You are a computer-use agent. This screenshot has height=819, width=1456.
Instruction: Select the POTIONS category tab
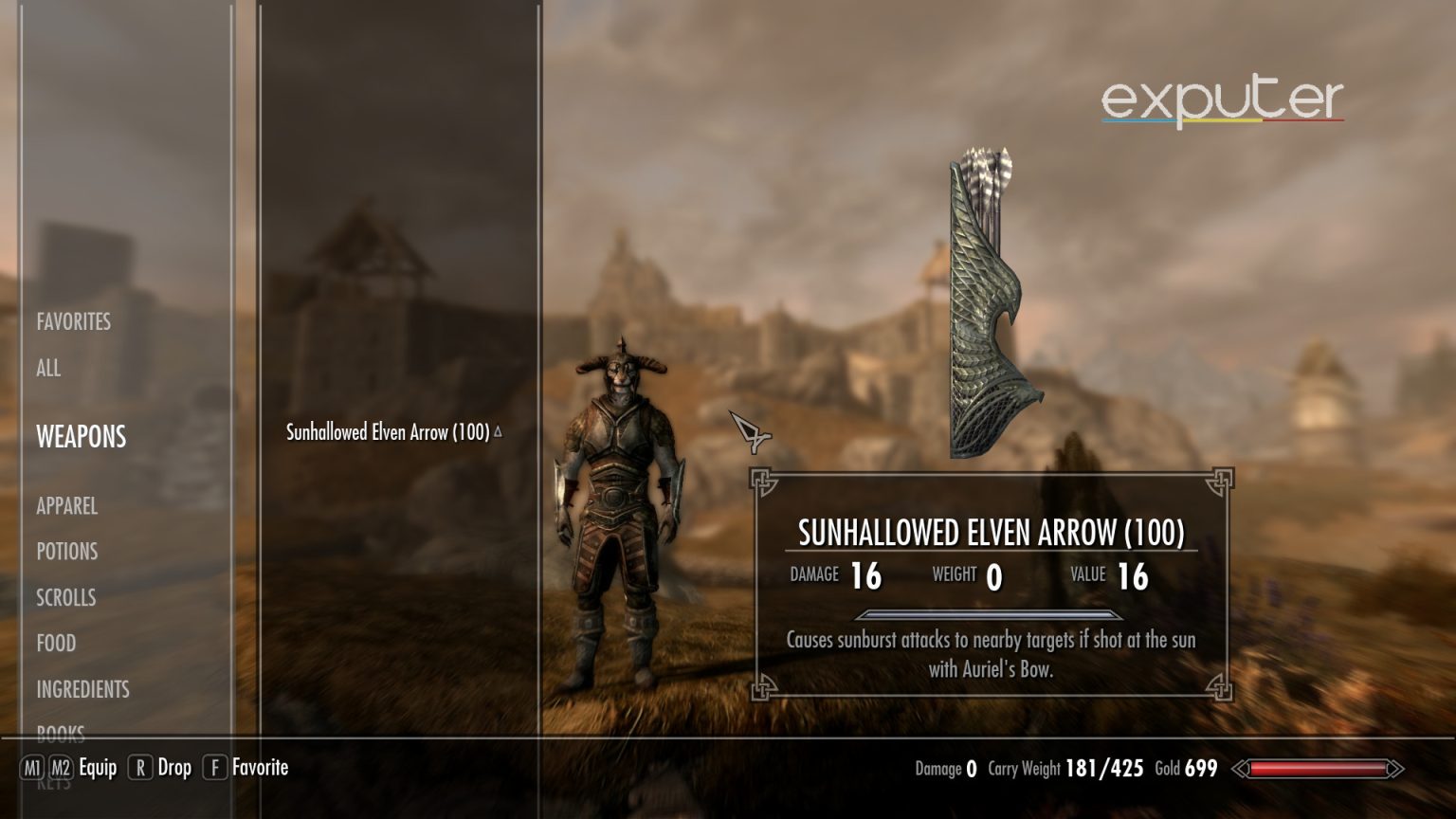coord(66,551)
